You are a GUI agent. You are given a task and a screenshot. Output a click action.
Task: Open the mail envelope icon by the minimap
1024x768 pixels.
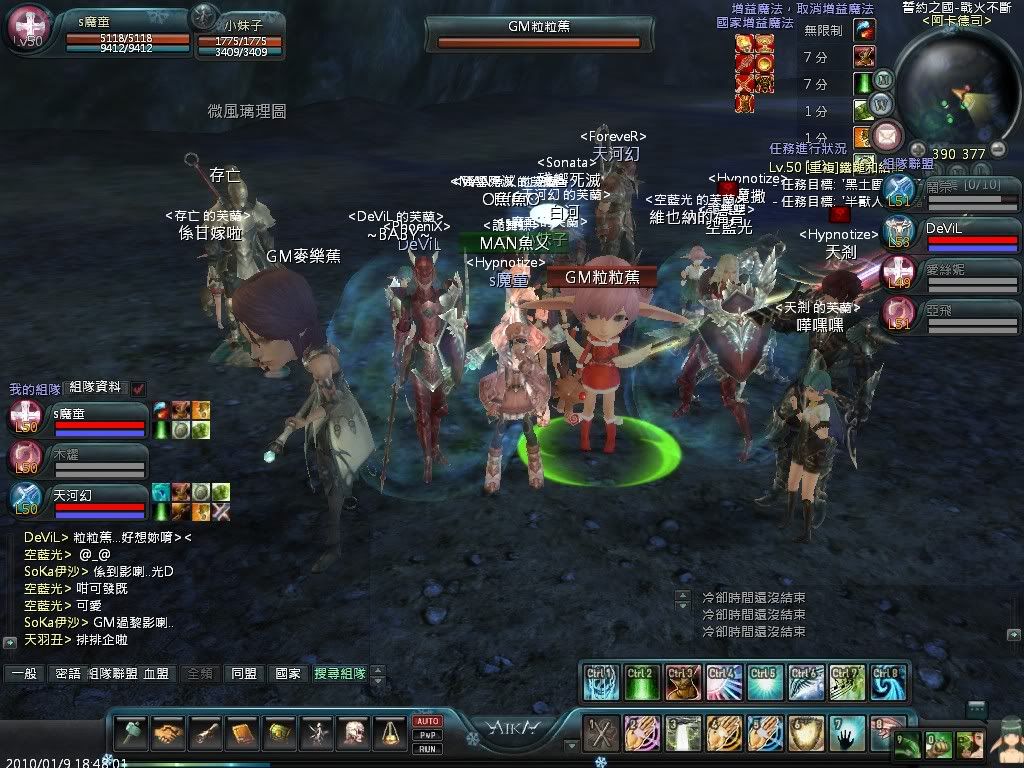point(886,135)
